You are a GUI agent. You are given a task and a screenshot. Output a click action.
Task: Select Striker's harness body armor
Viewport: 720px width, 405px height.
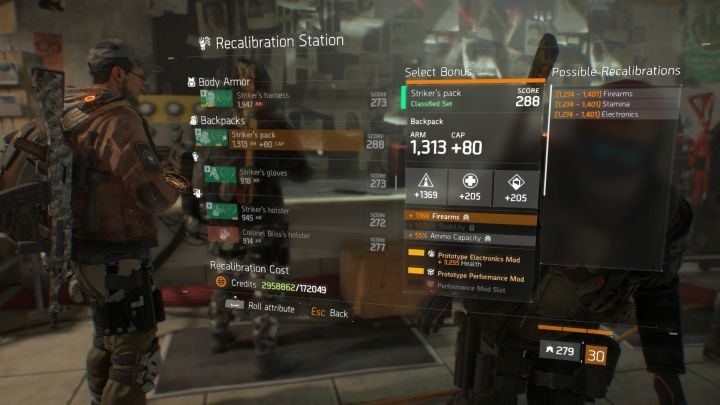tap(290, 100)
